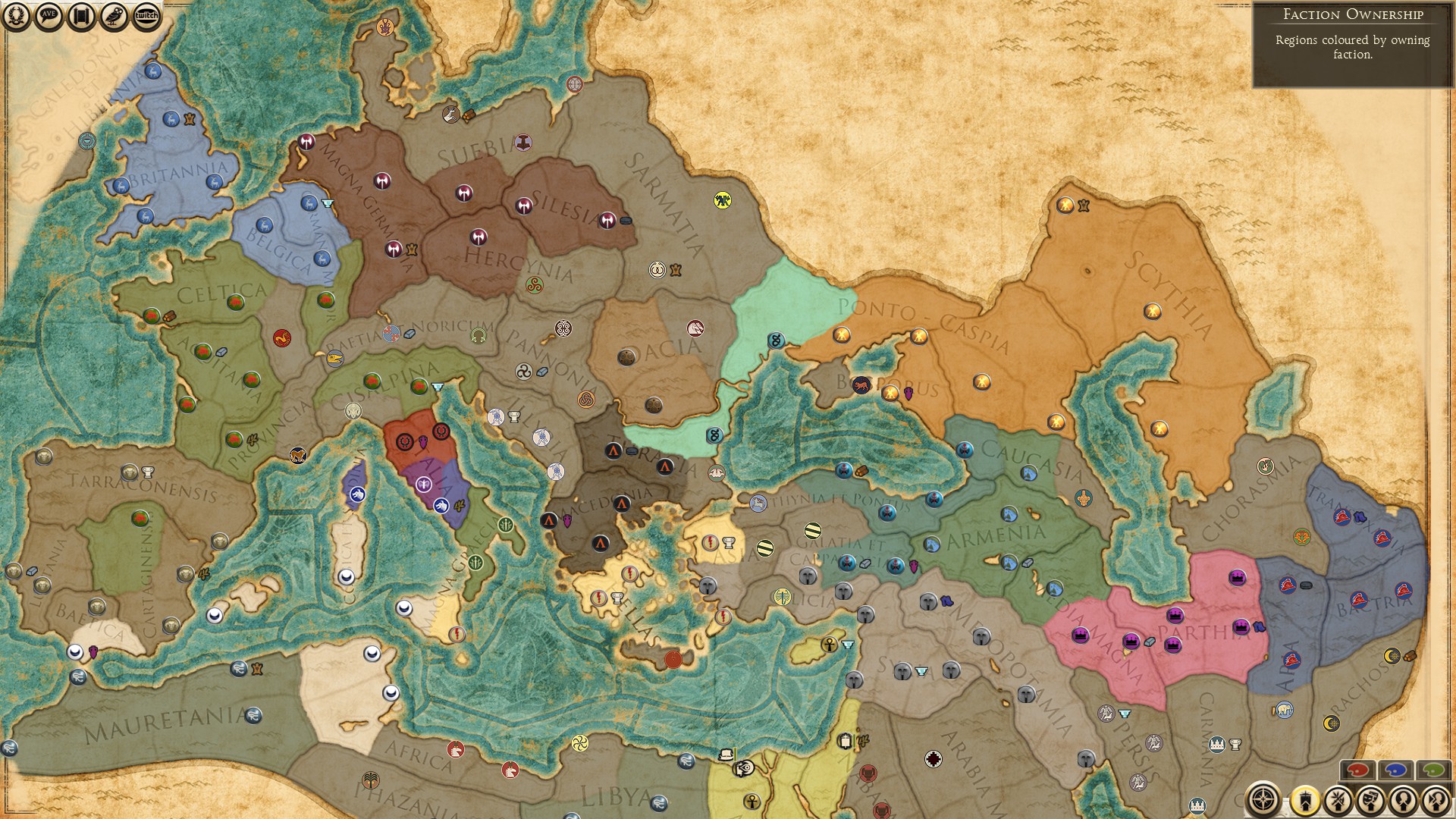Switch to the head silhouette map filter
Screen dimensions: 1456x819
point(1404,799)
